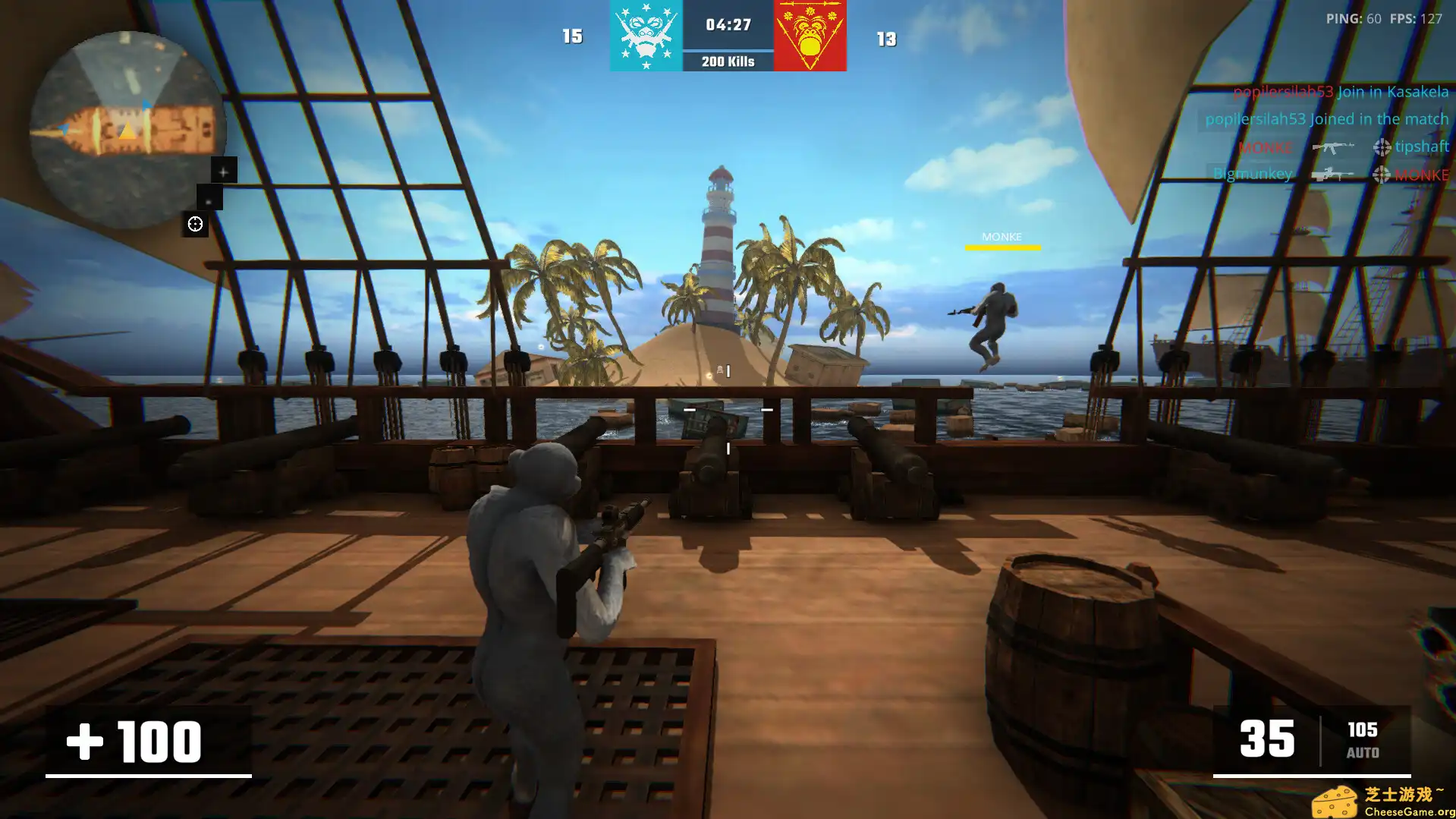The height and width of the screenshot is (819, 1456).
Task: Toggle the AUTO fire mode indicator
Action: coord(1363,753)
